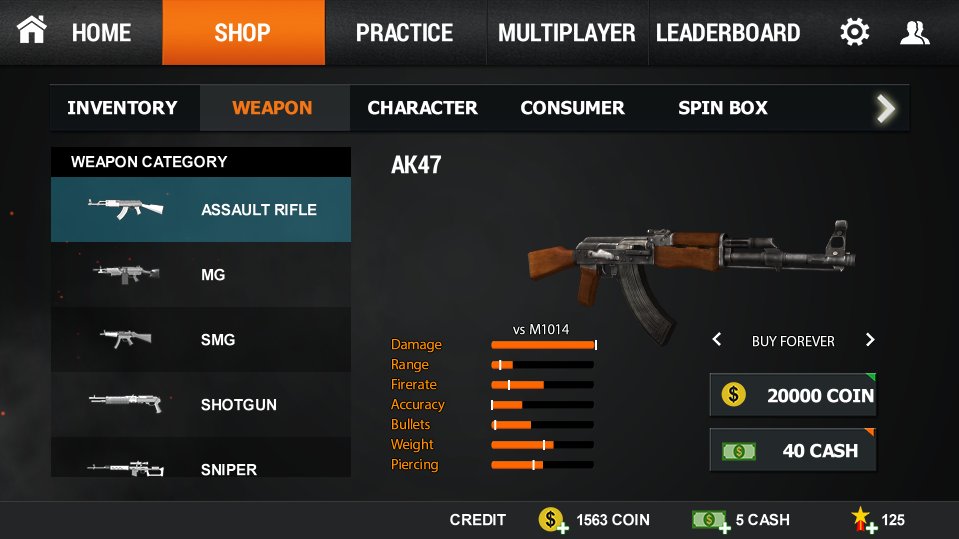
Task: Open the friends profile icon
Action: [914, 32]
